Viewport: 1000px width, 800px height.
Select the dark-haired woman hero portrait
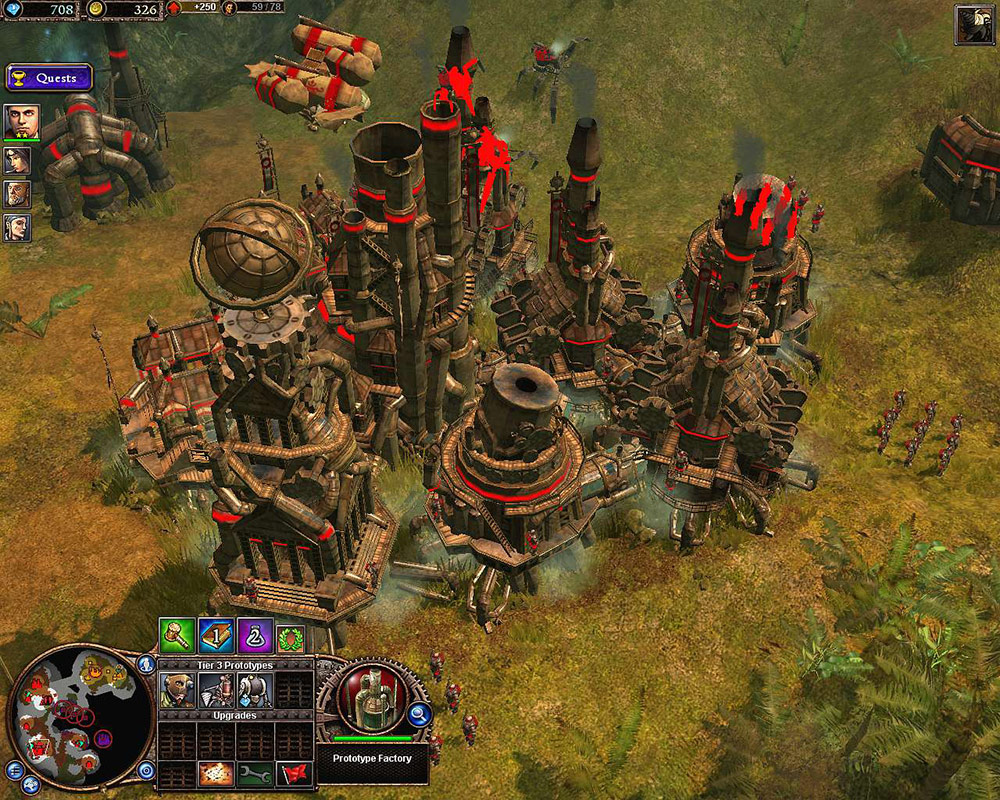pyautogui.click(x=17, y=161)
